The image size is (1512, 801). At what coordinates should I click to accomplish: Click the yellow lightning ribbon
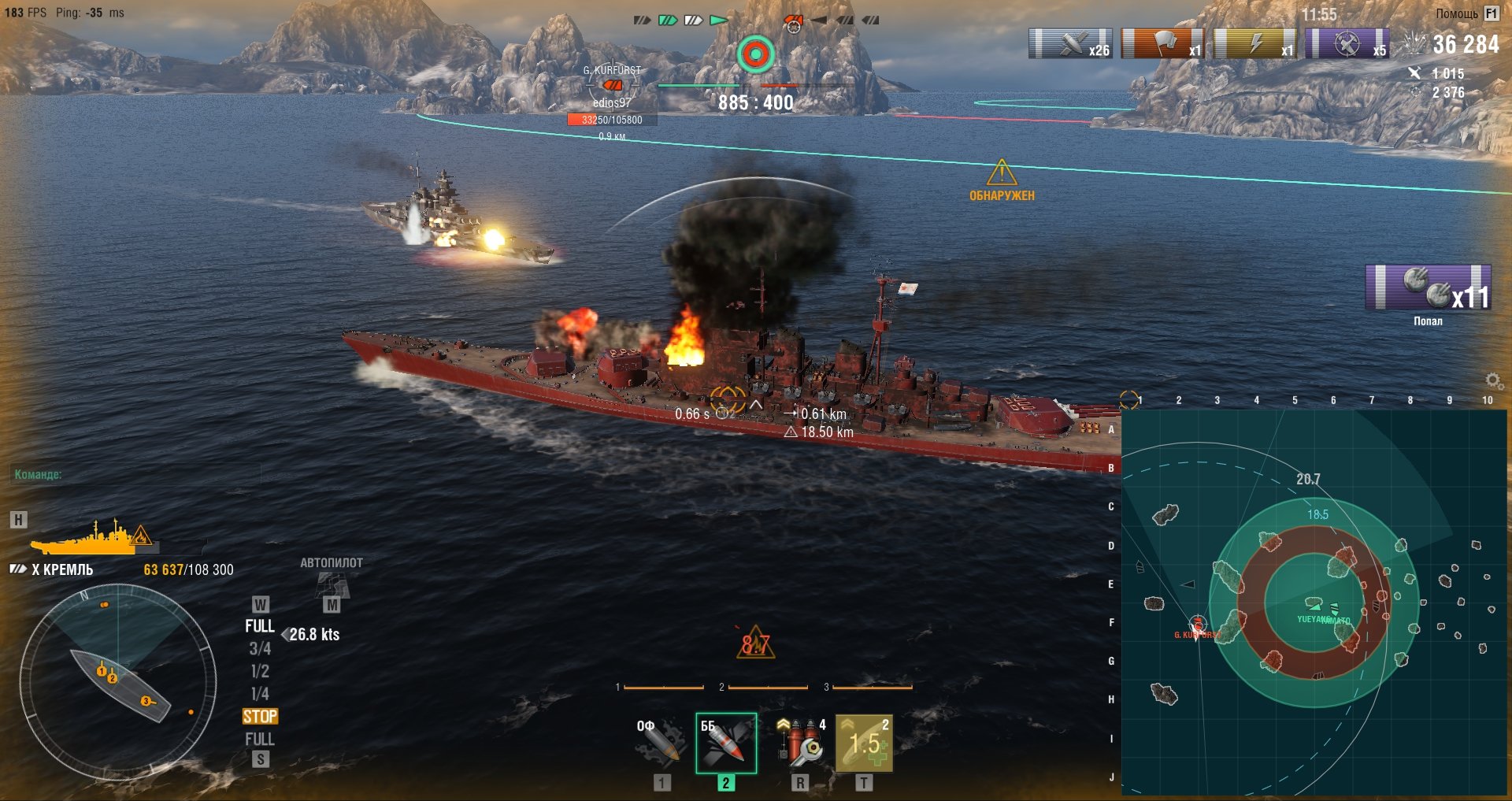(x=1254, y=44)
